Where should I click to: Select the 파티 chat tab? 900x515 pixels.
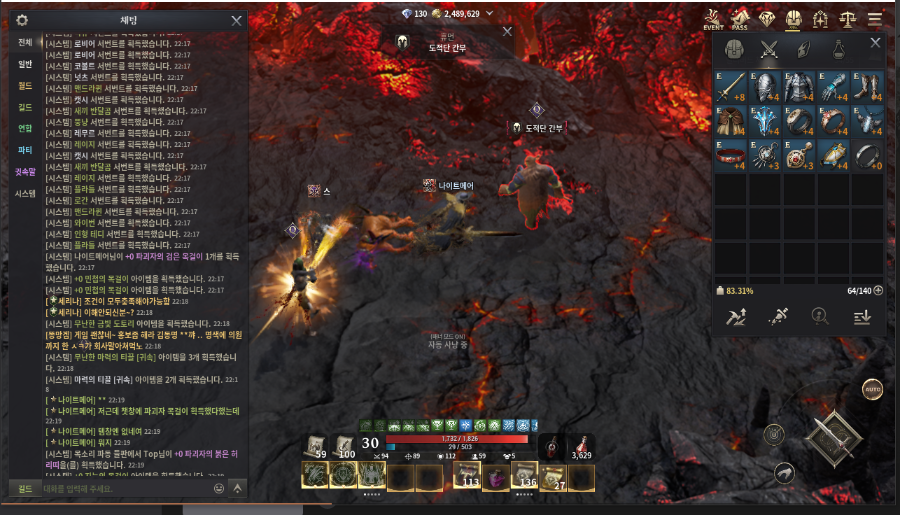25,150
